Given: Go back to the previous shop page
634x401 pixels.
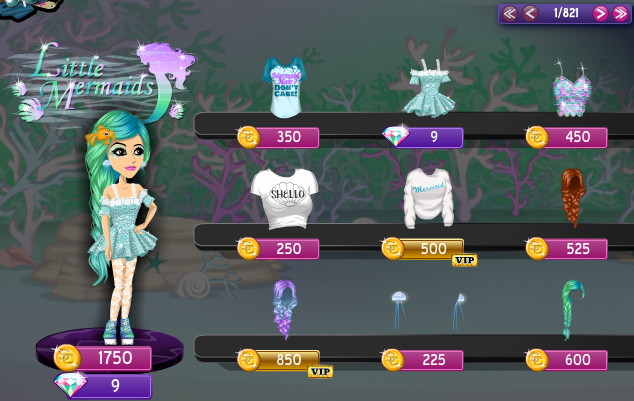Looking at the screenshot, I should pos(530,13).
